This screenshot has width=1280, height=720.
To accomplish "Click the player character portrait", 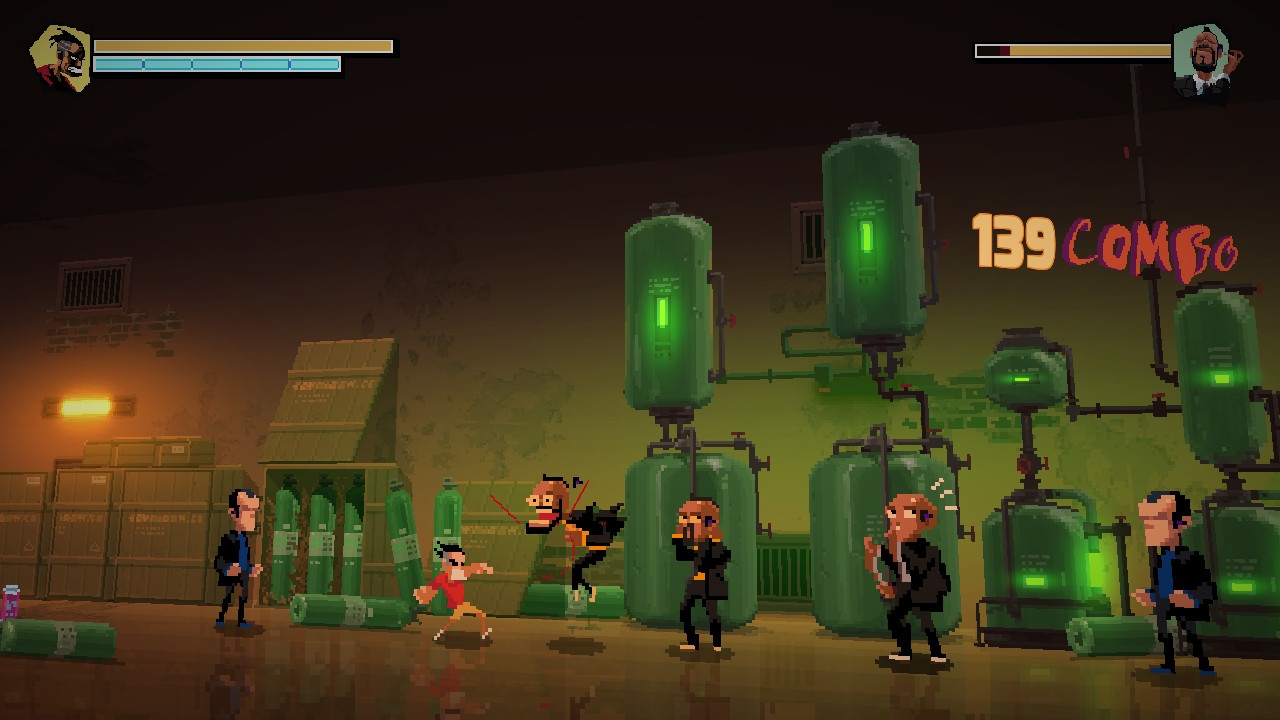I will (62, 59).
